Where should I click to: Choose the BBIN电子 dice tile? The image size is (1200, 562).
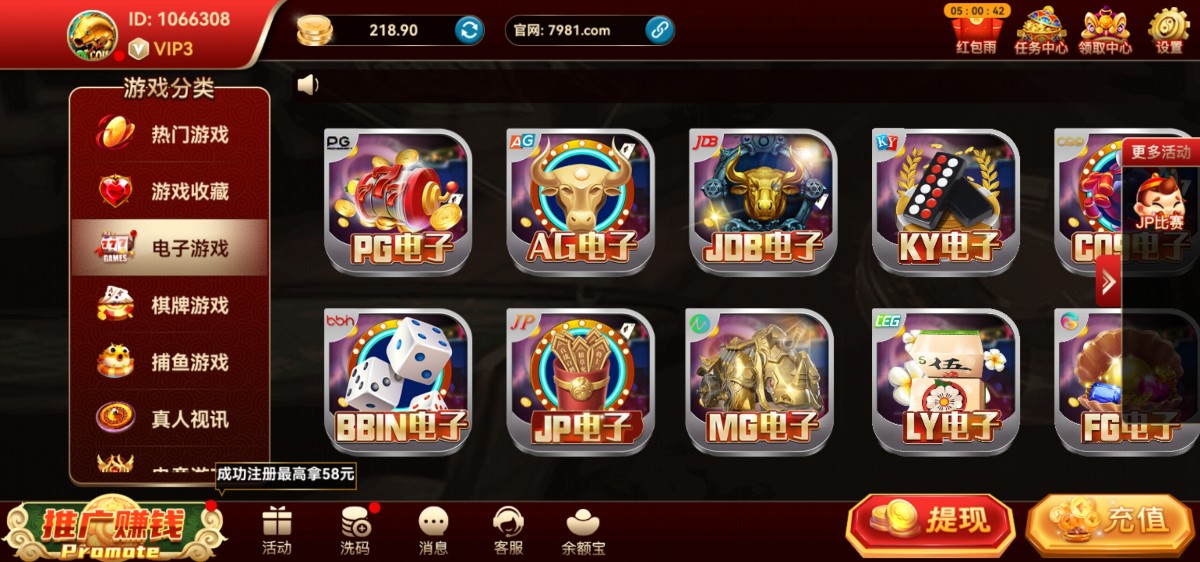point(398,381)
